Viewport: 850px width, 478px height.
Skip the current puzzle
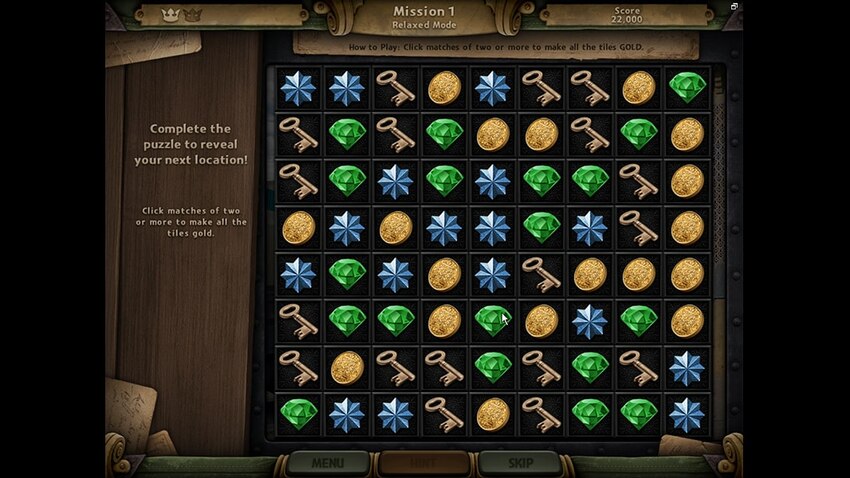[518, 464]
